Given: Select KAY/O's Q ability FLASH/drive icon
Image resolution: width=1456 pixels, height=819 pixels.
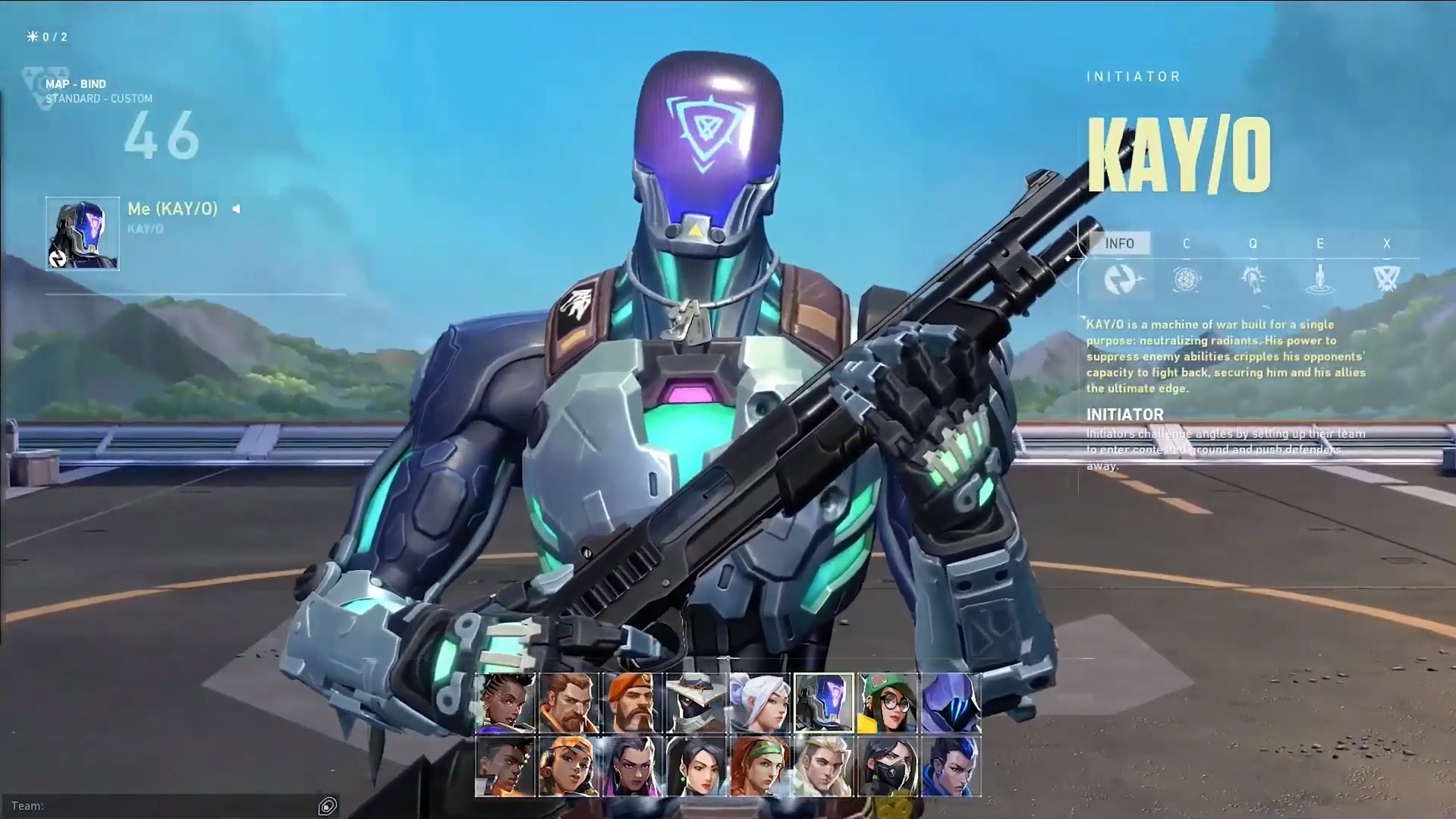Looking at the screenshot, I should (x=1253, y=279).
